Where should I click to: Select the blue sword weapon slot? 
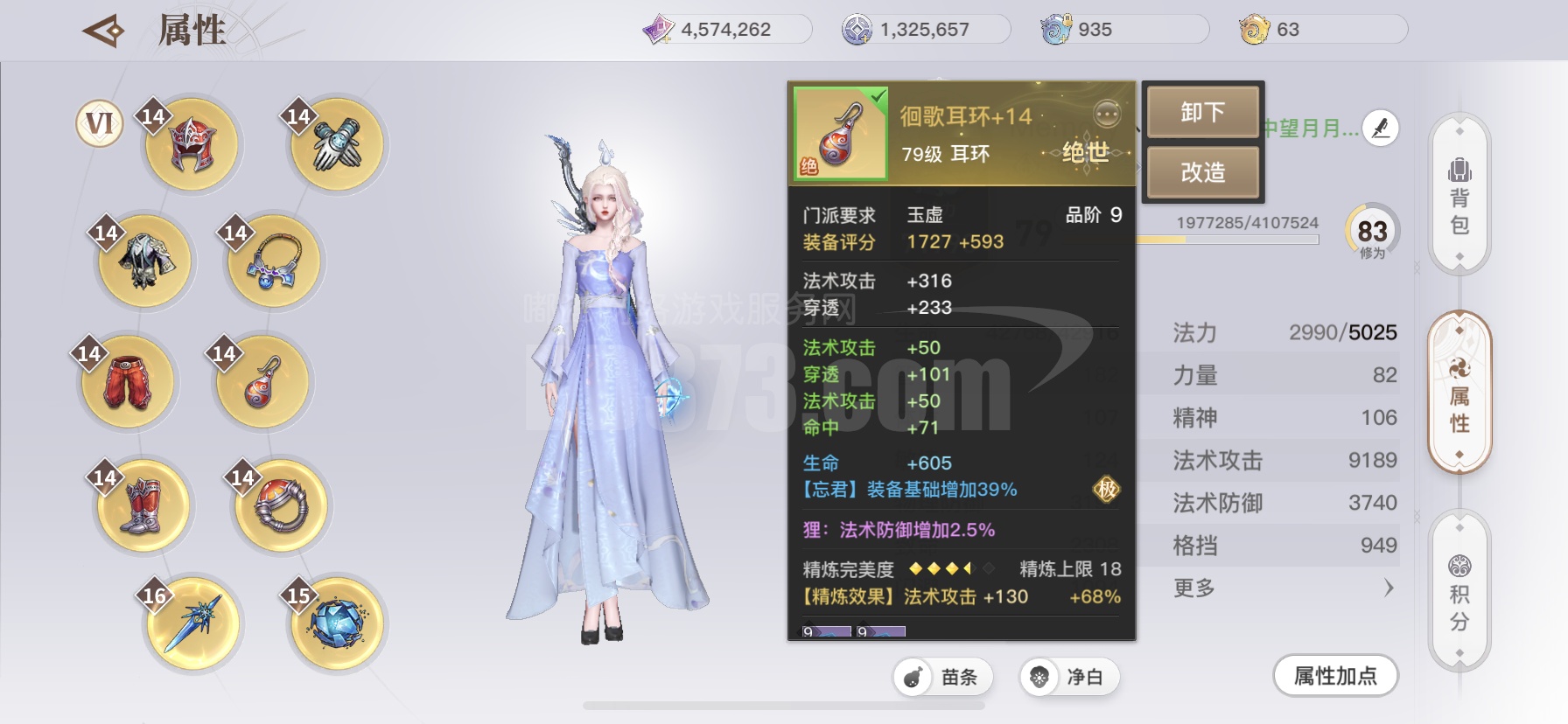coord(192,623)
